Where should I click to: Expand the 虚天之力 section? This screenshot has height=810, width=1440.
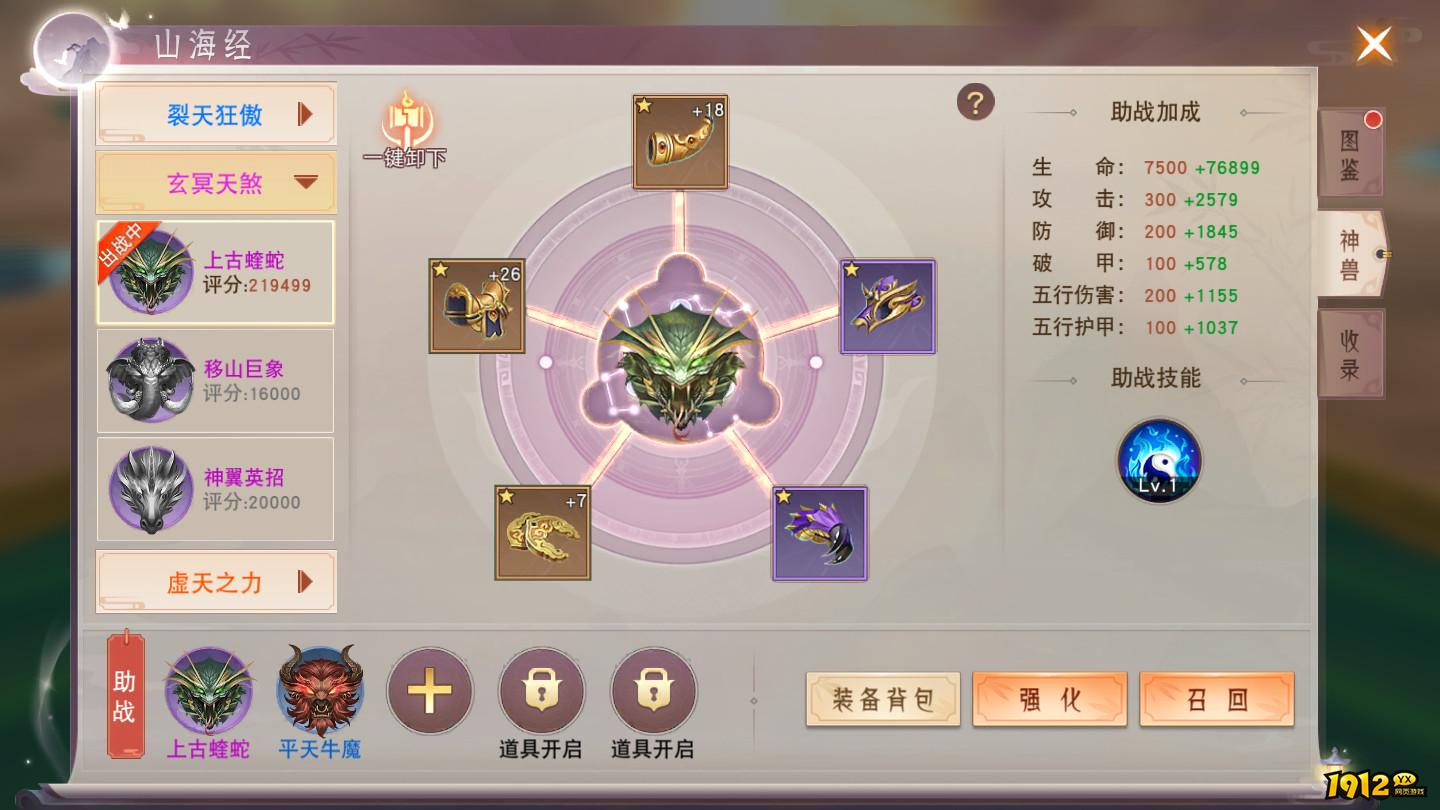[215, 581]
